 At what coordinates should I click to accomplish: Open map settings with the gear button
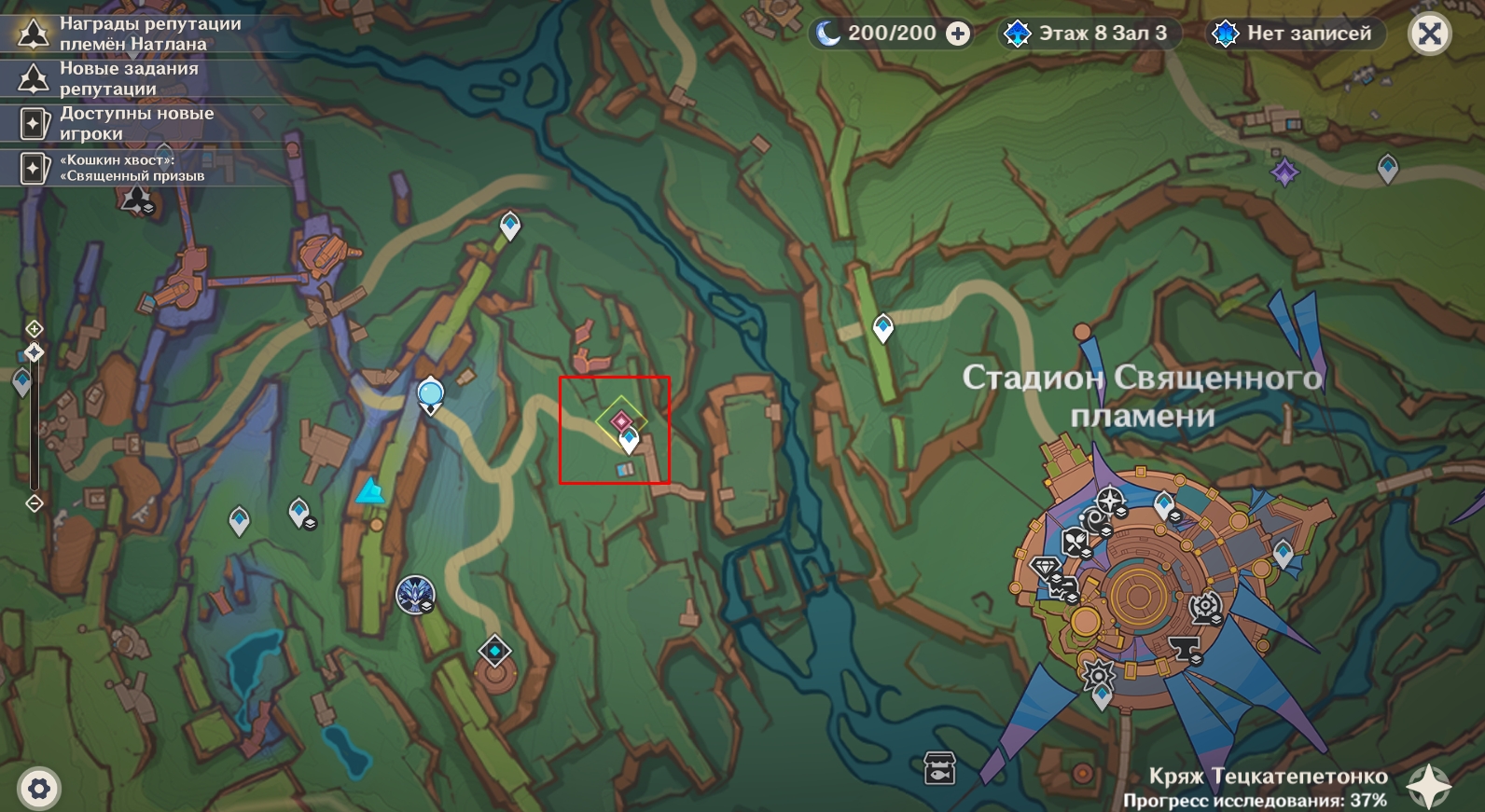(x=38, y=790)
